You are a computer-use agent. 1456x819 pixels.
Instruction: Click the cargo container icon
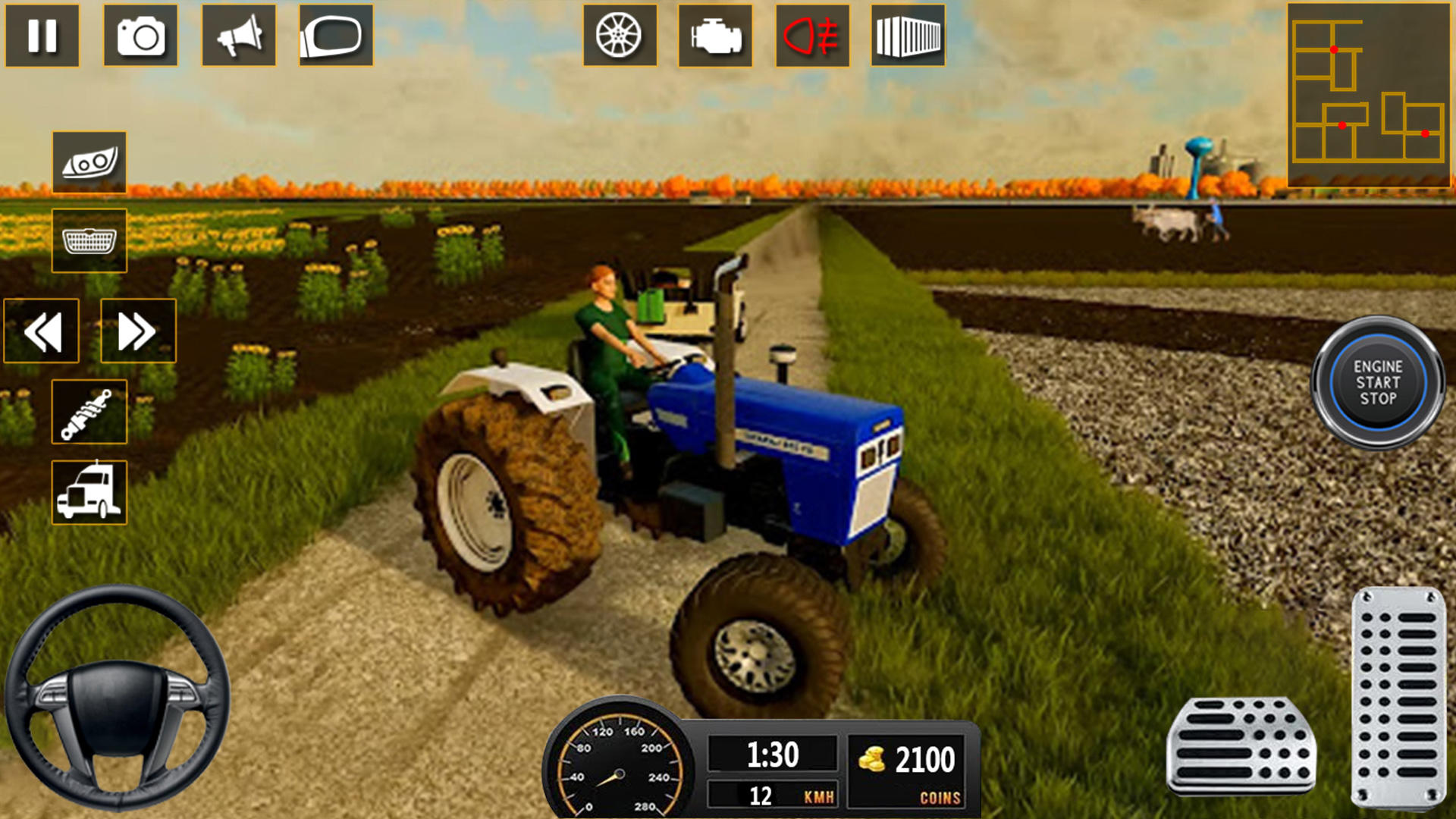(908, 36)
